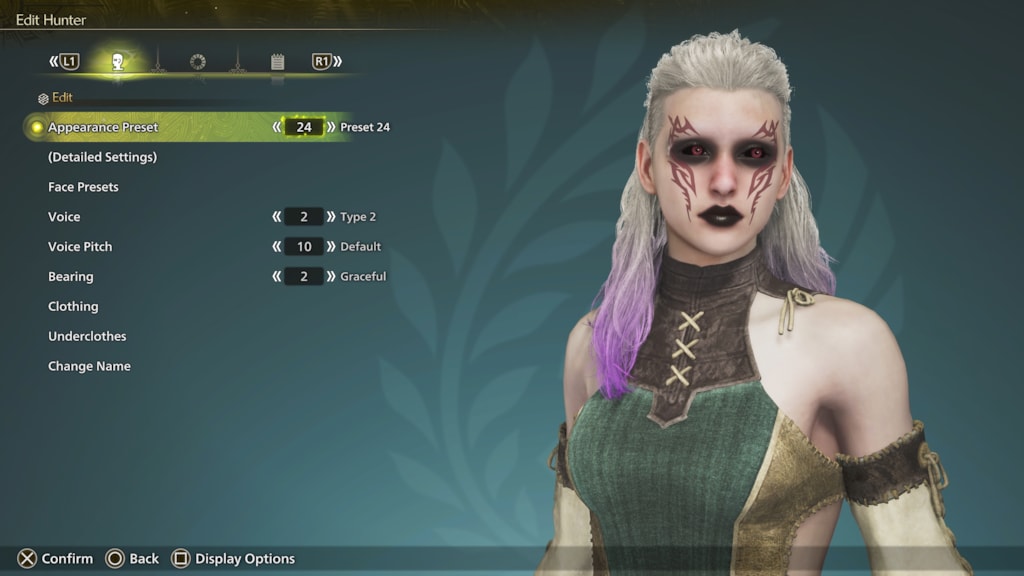Screen dimensions: 1024x576
Task: Open the Clothing menu
Action: [73, 307]
